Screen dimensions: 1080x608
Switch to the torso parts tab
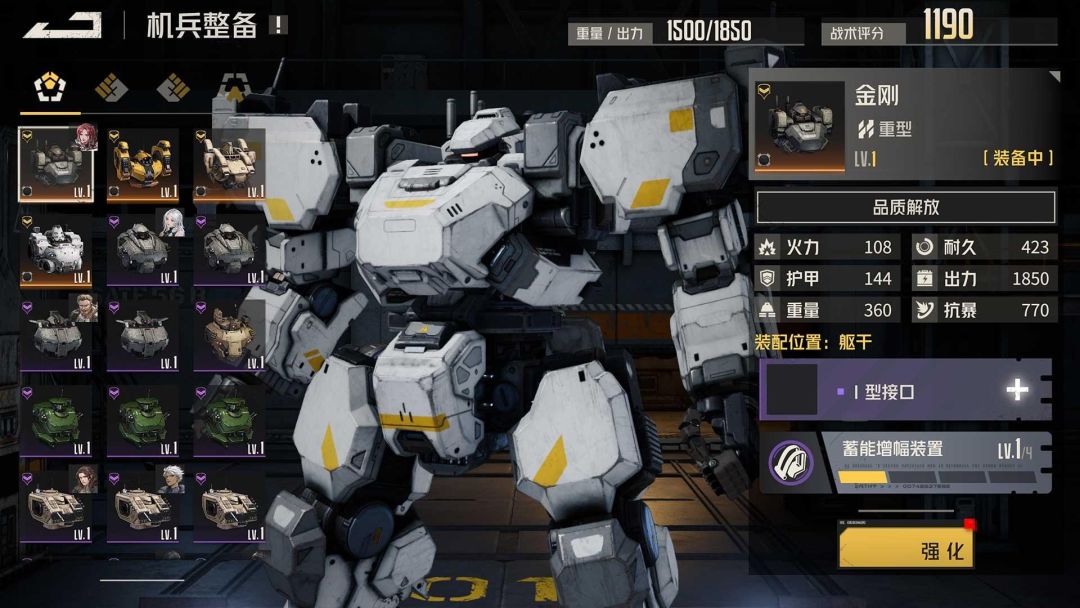click(48, 88)
